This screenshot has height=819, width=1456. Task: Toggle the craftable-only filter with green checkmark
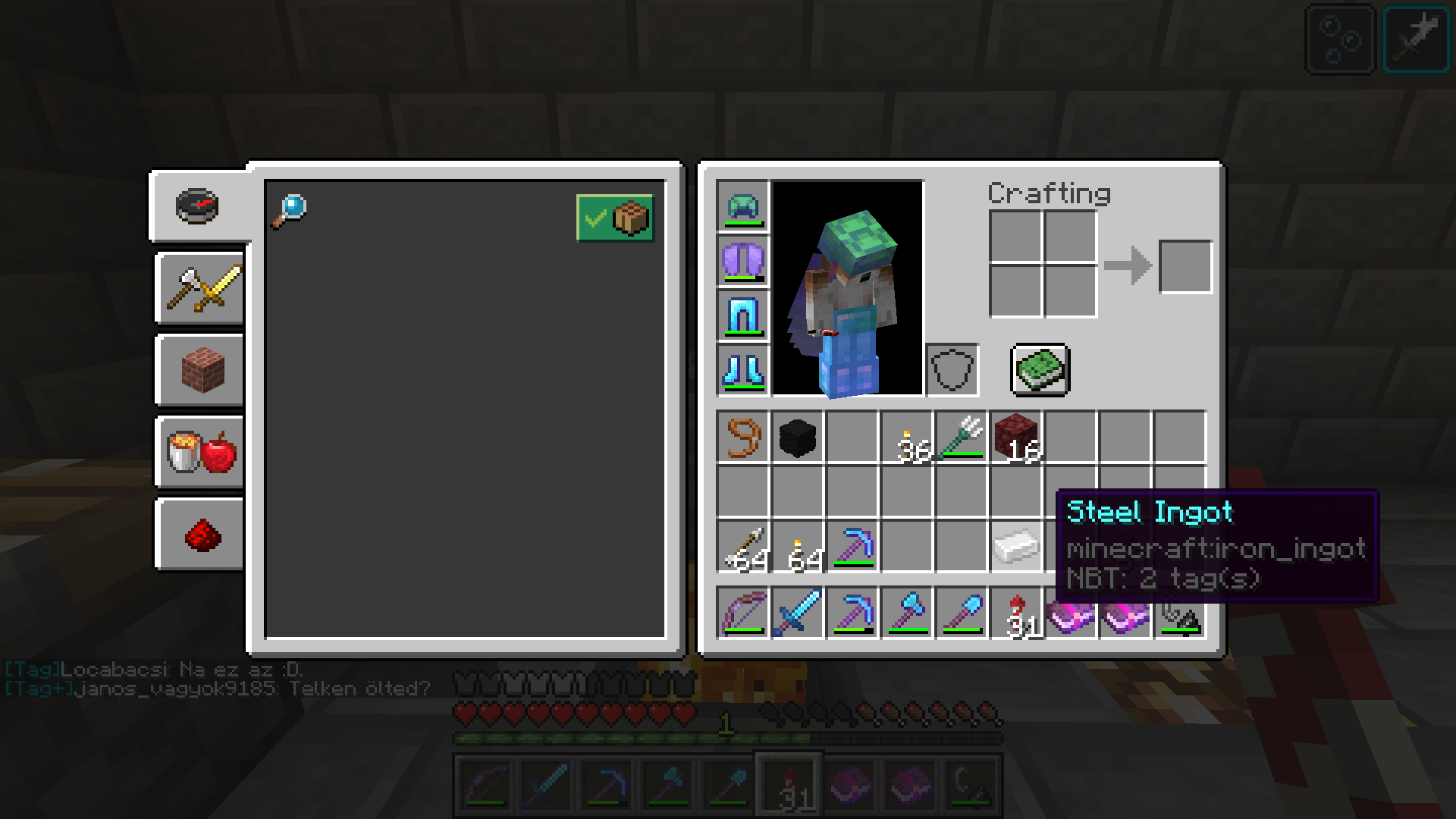pyautogui.click(x=614, y=218)
